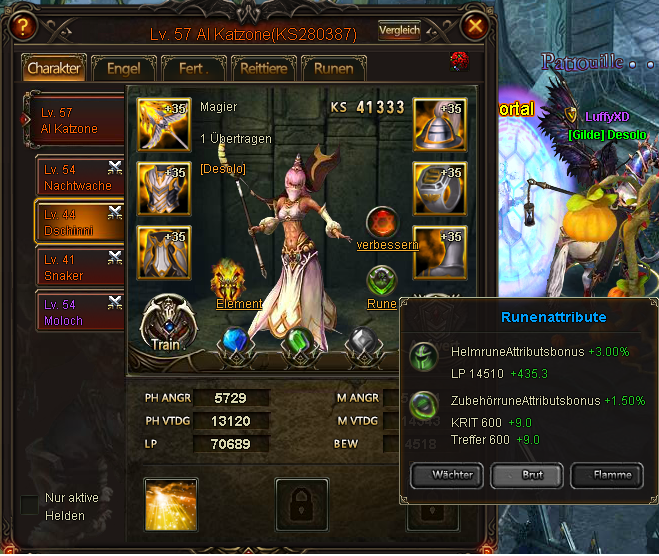
Task: Select the Al Katzone hero entry
Action: pos(76,121)
